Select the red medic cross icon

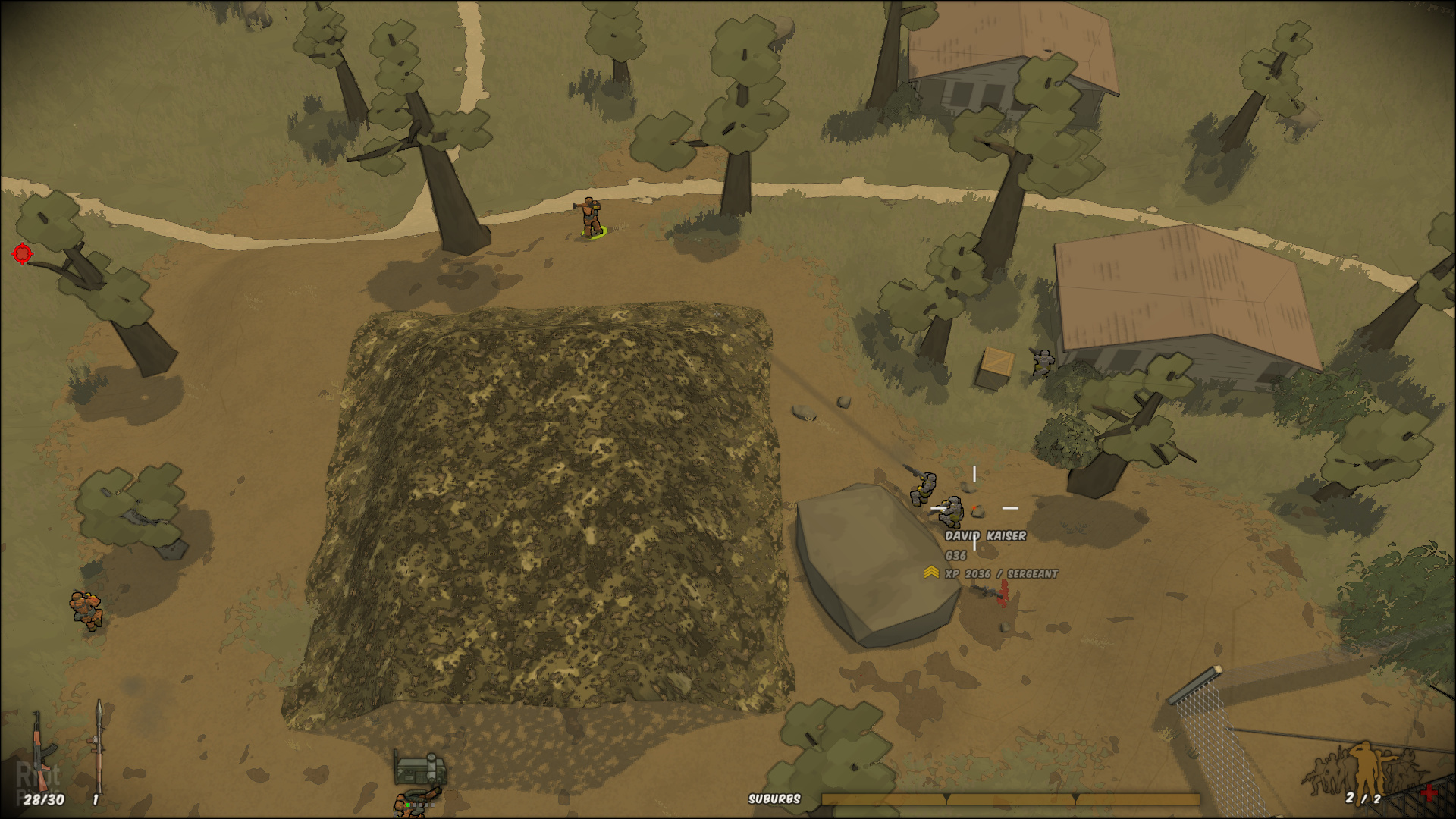click(1429, 793)
